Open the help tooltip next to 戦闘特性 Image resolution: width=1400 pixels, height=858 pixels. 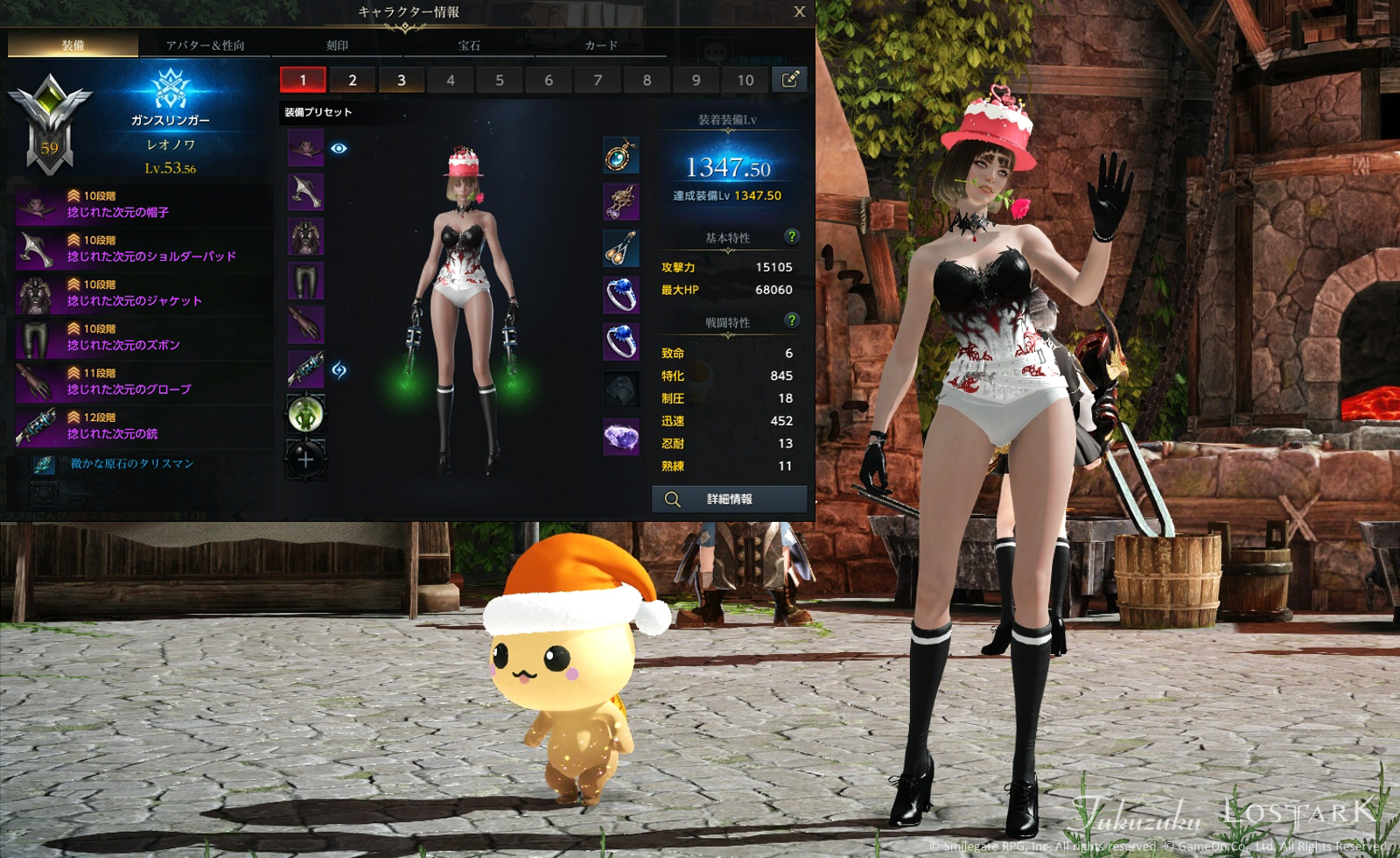click(792, 320)
